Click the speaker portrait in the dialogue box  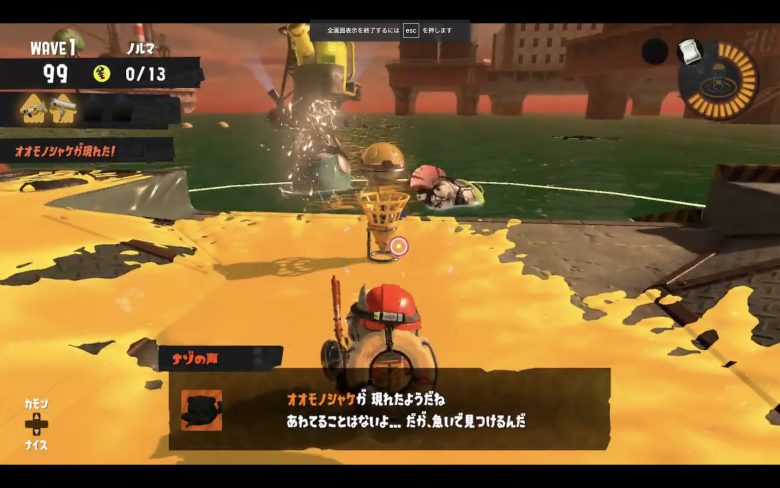202,408
